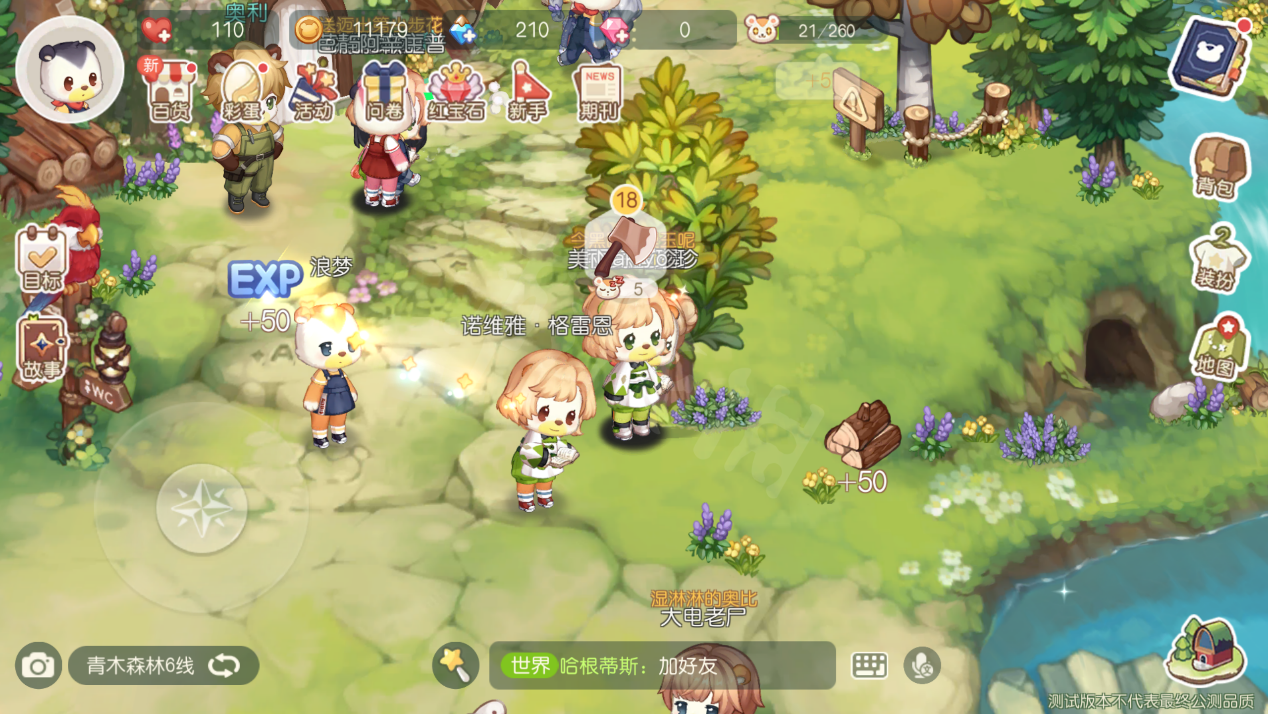Open the 世界 world chat bar
The image size is (1268, 714).
click(x=662, y=665)
